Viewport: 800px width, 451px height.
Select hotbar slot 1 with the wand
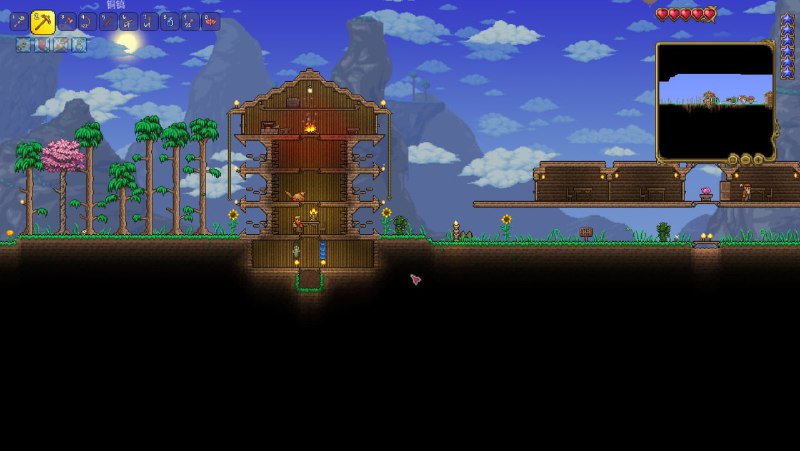[x=19, y=22]
